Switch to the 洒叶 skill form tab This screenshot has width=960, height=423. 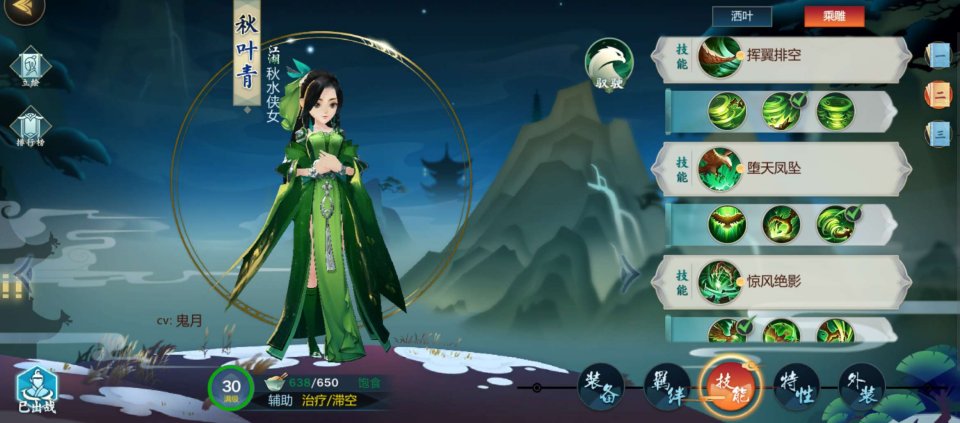[741, 16]
